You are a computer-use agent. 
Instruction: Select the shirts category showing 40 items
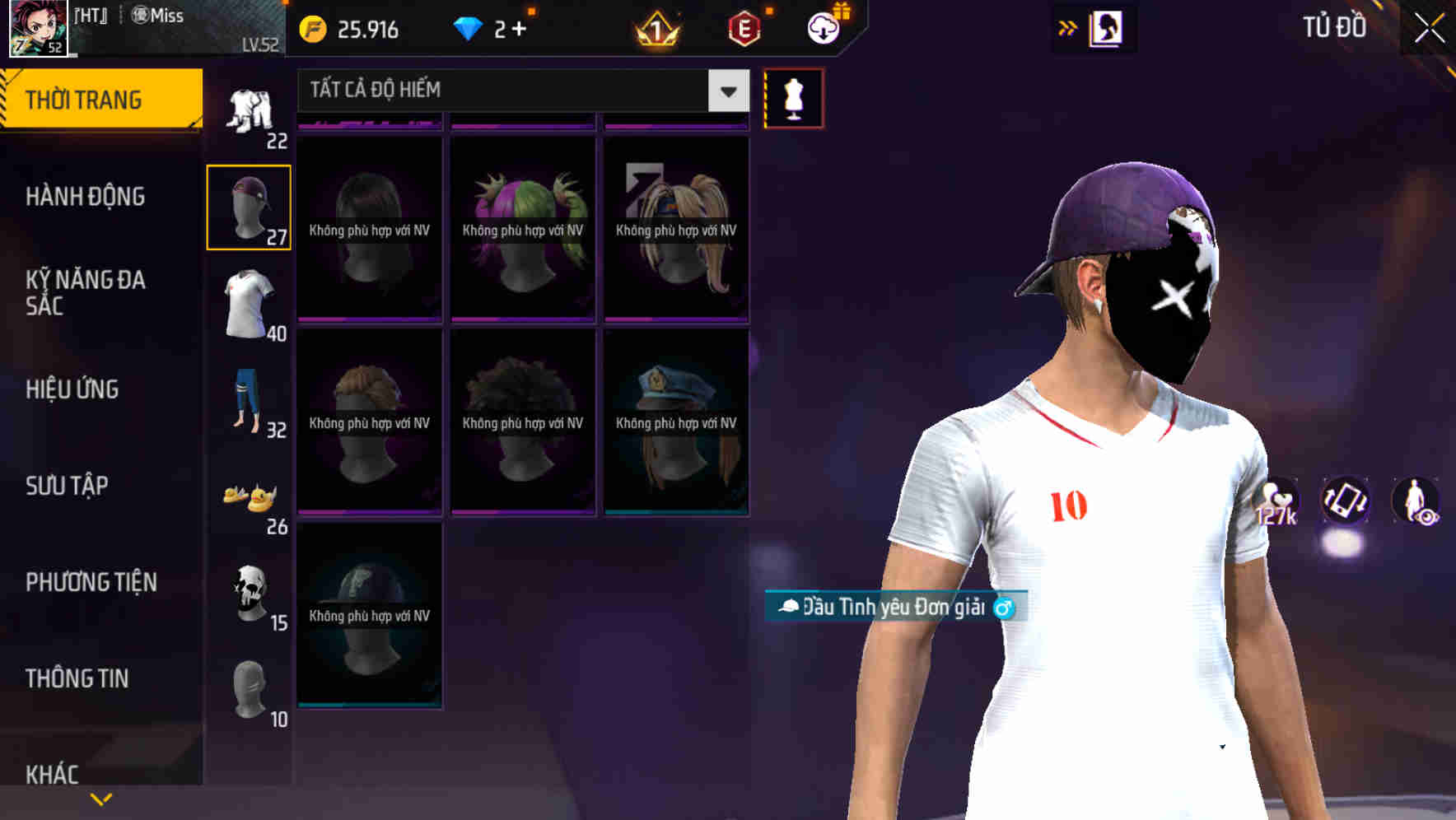(x=248, y=301)
